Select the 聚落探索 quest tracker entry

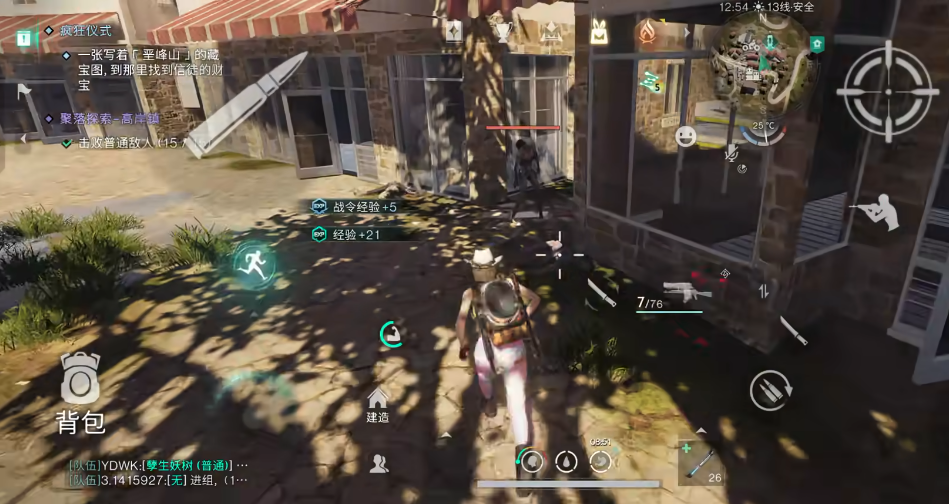pyautogui.click(x=95, y=118)
